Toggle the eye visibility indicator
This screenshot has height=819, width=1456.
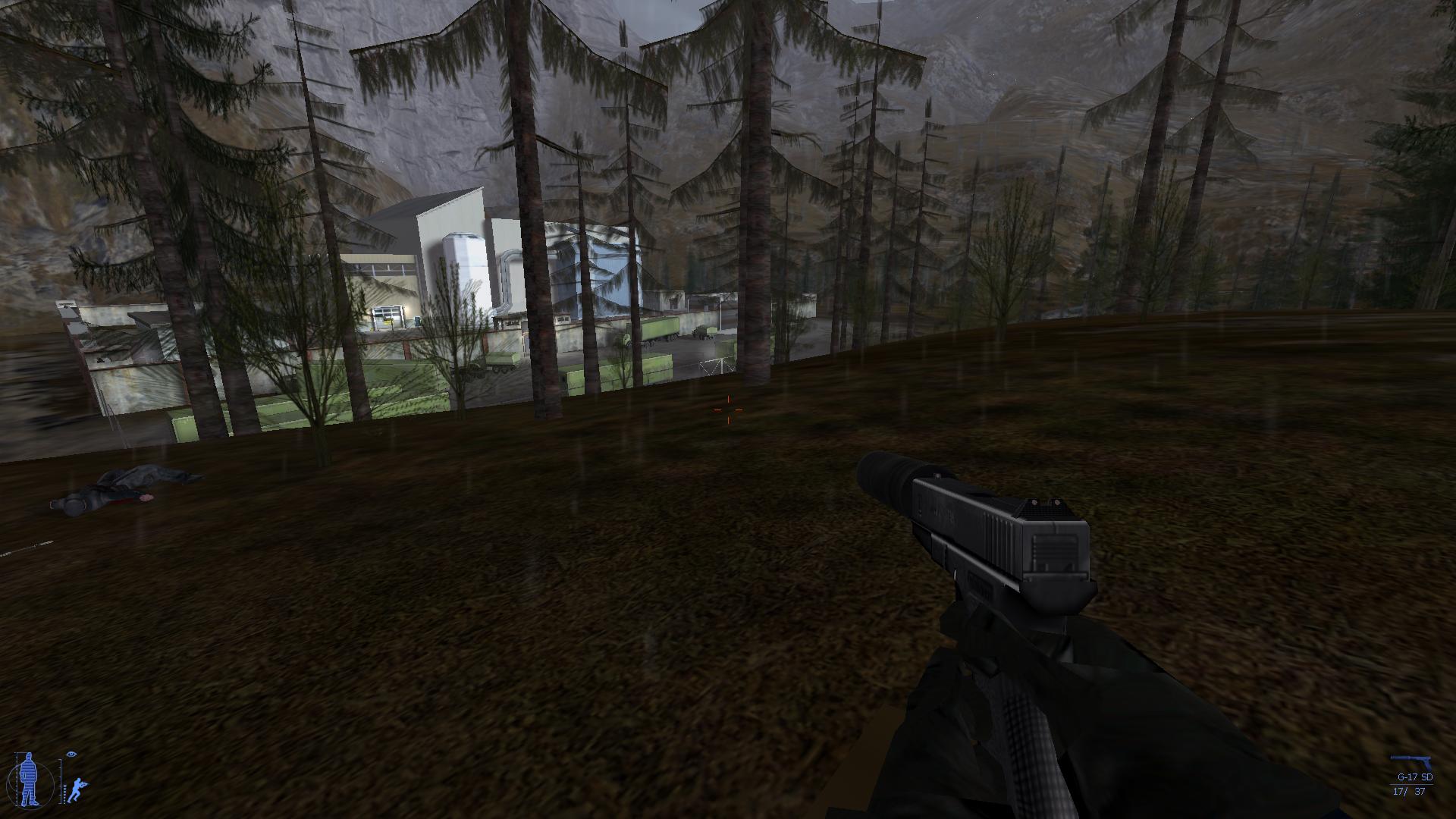pos(72,755)
